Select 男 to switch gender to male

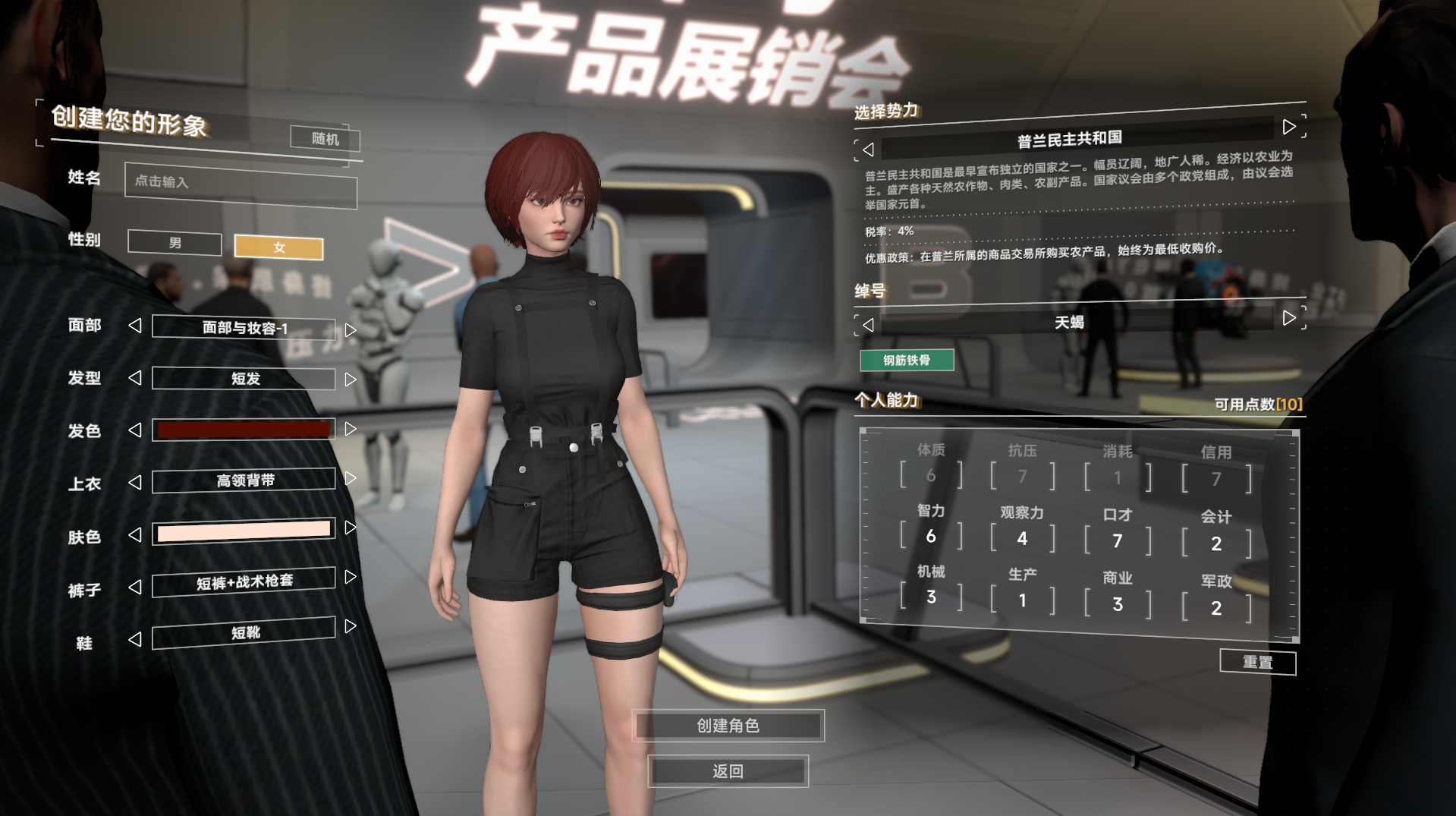tap(174, 243)
